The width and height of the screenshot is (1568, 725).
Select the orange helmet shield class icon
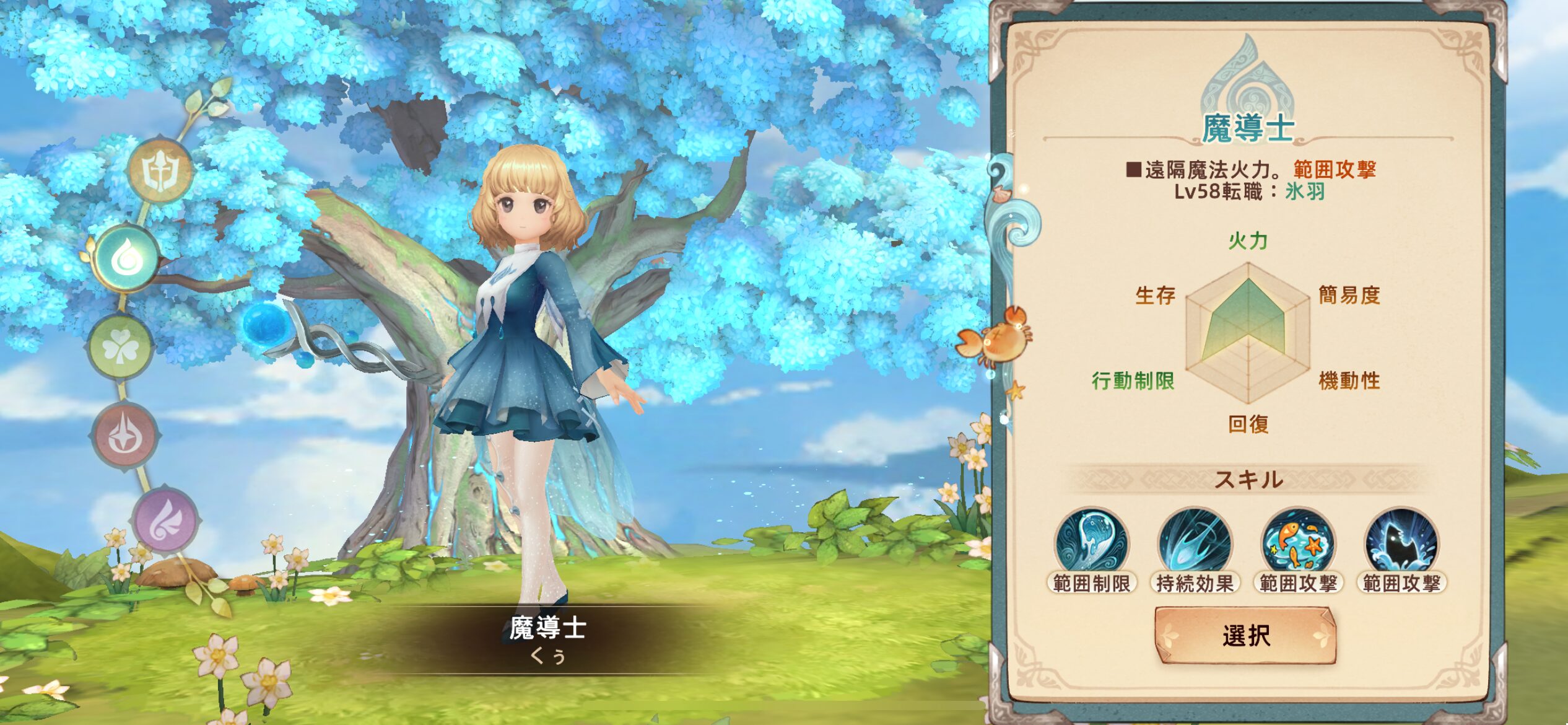[160, 170]
